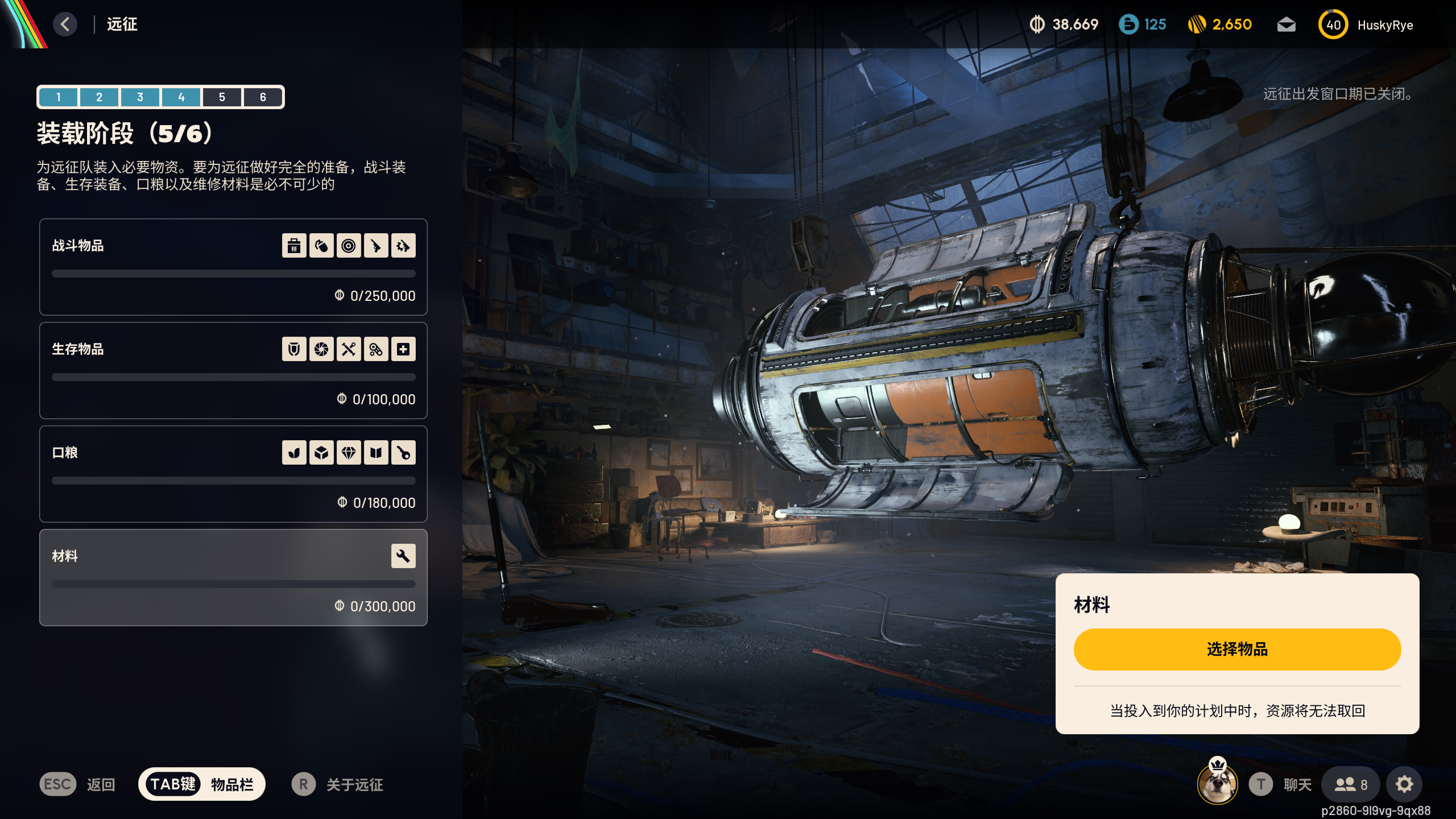Viewport: 1456px width, 819px height.
Task: Click the 2,650 gold currency icon
Action: (x=1197, y=24)
